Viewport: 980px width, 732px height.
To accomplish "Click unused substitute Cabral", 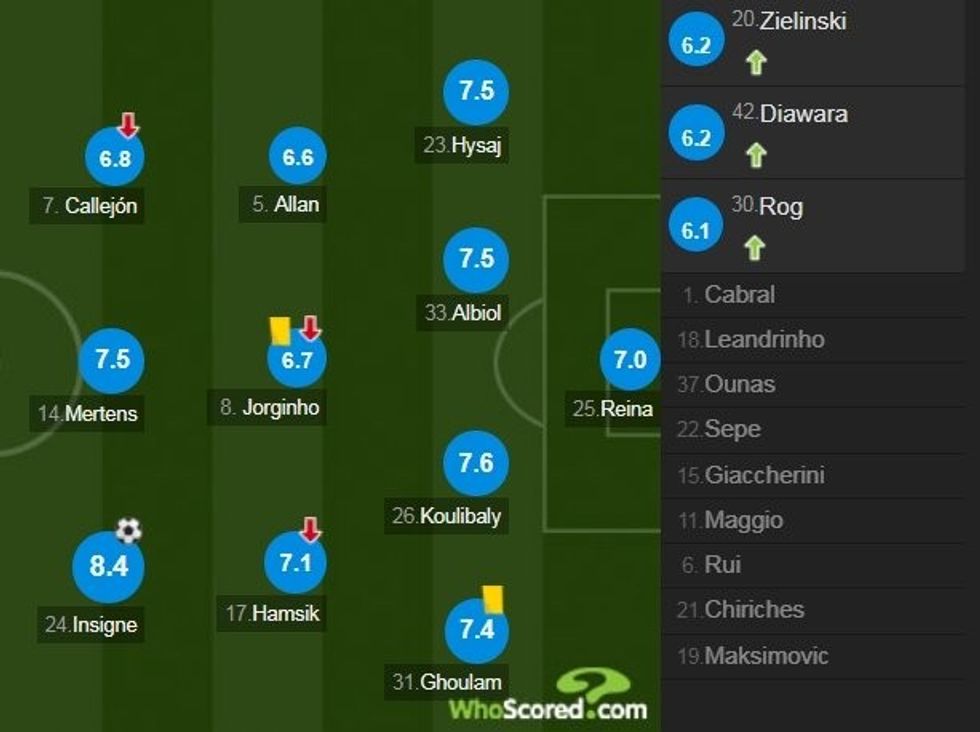I will coord(740,295).
